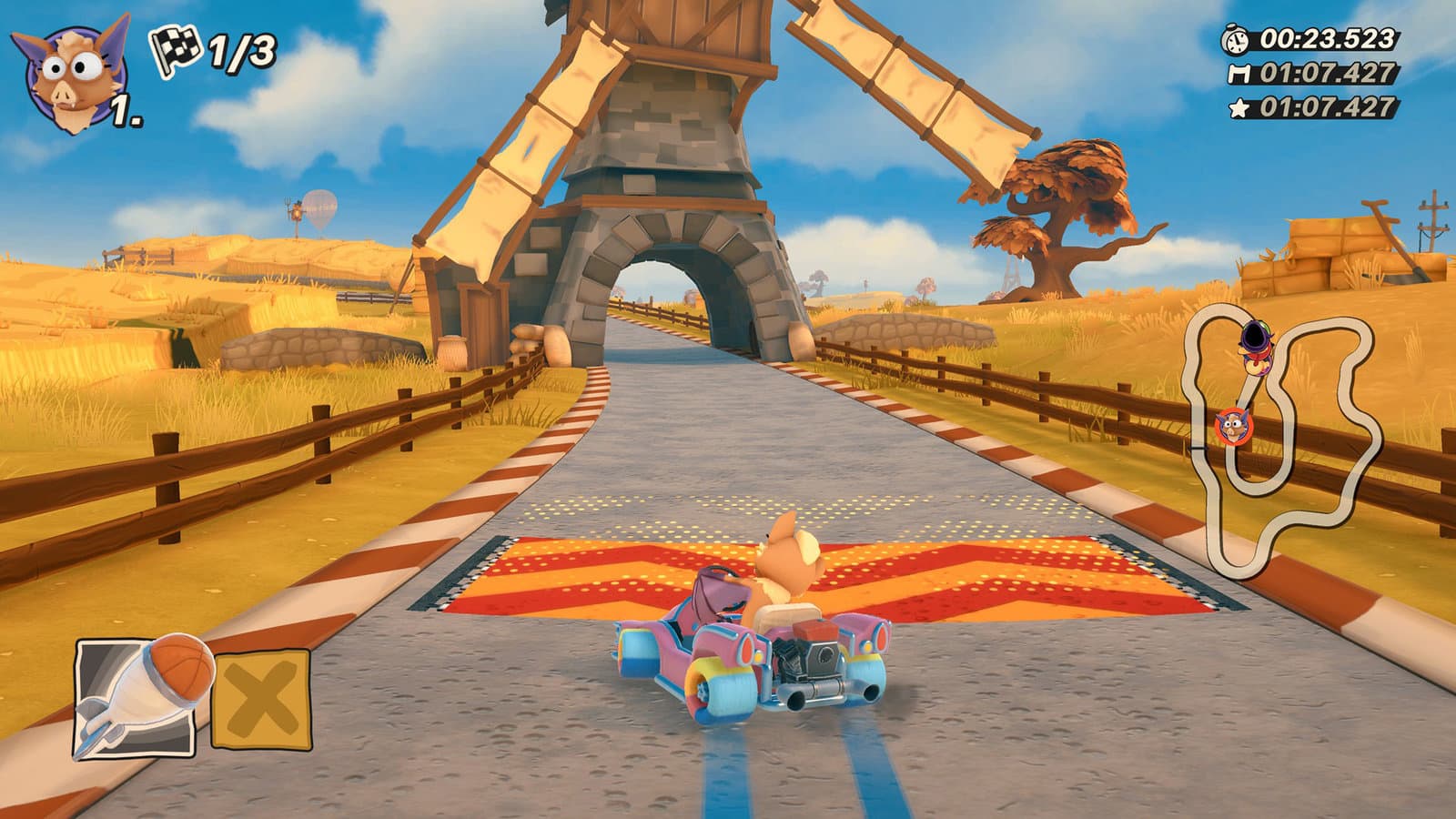The width and height of the screenshot is (1456, 819).
Task: Use the basketball rocket item slot
Action: 135,696
